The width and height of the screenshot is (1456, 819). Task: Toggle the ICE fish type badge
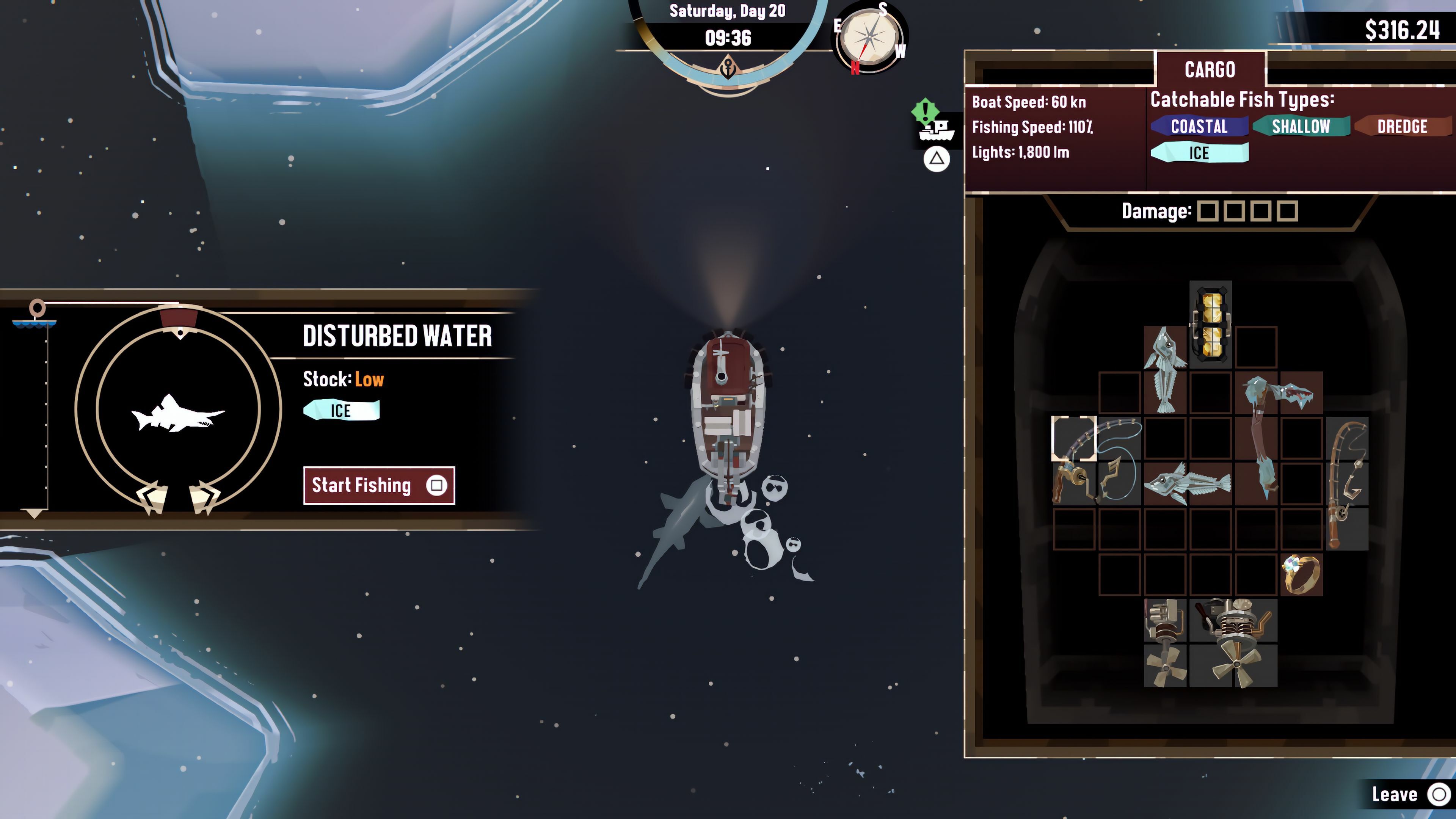point(1199,153)
